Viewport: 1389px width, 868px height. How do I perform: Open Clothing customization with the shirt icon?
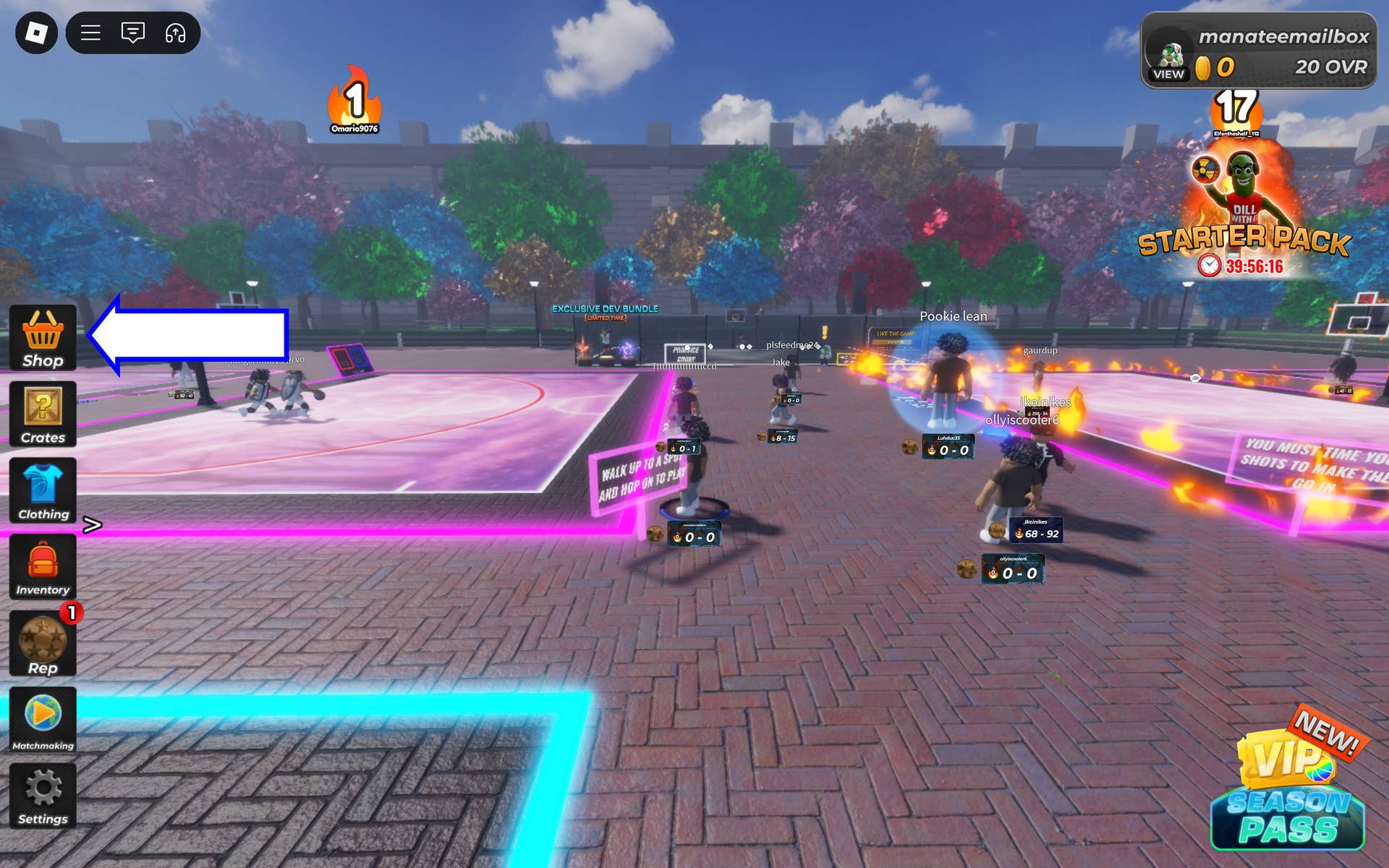(43, 490)
